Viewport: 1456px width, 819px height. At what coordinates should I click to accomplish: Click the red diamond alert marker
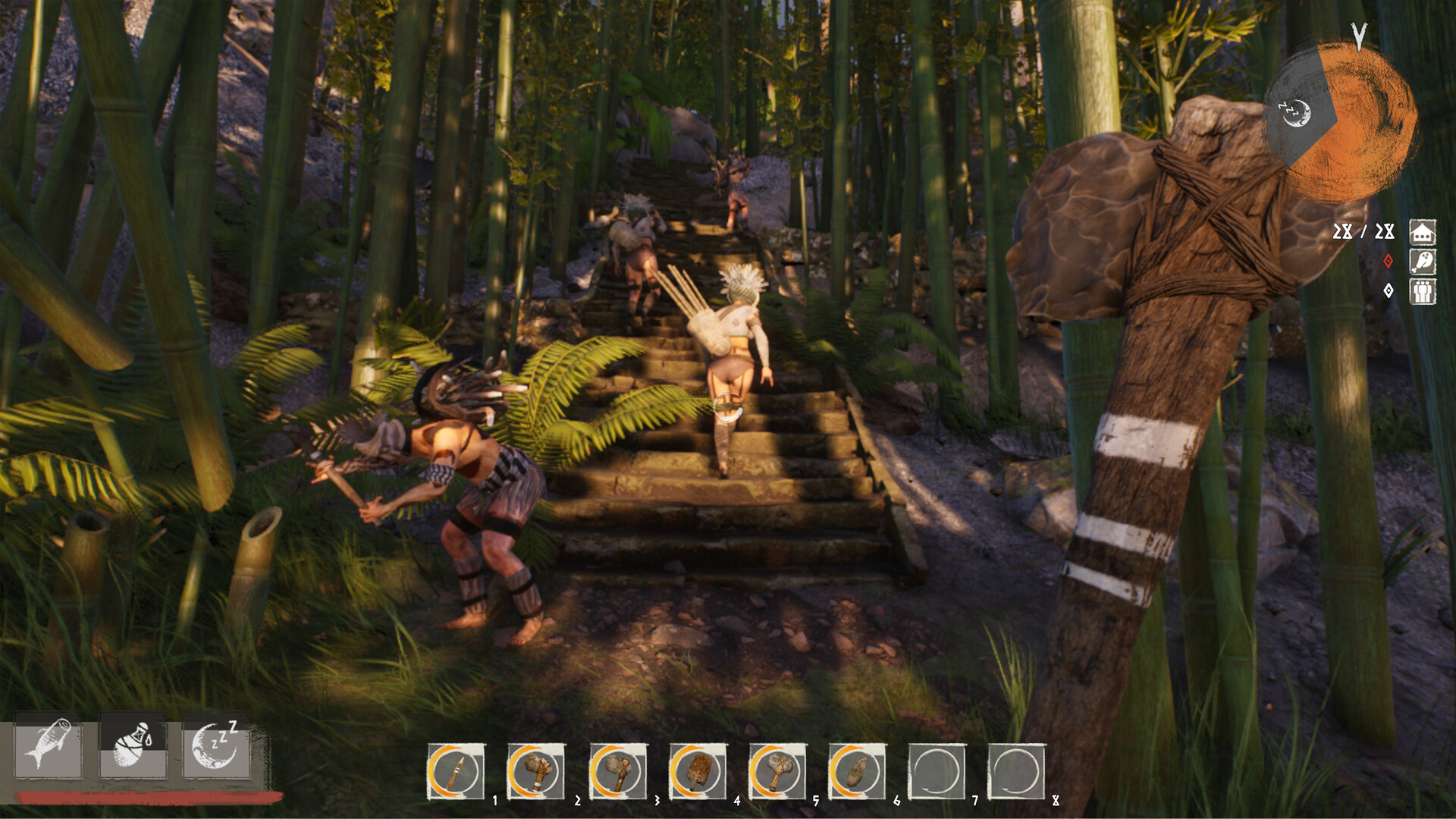tap(1388, 260)
